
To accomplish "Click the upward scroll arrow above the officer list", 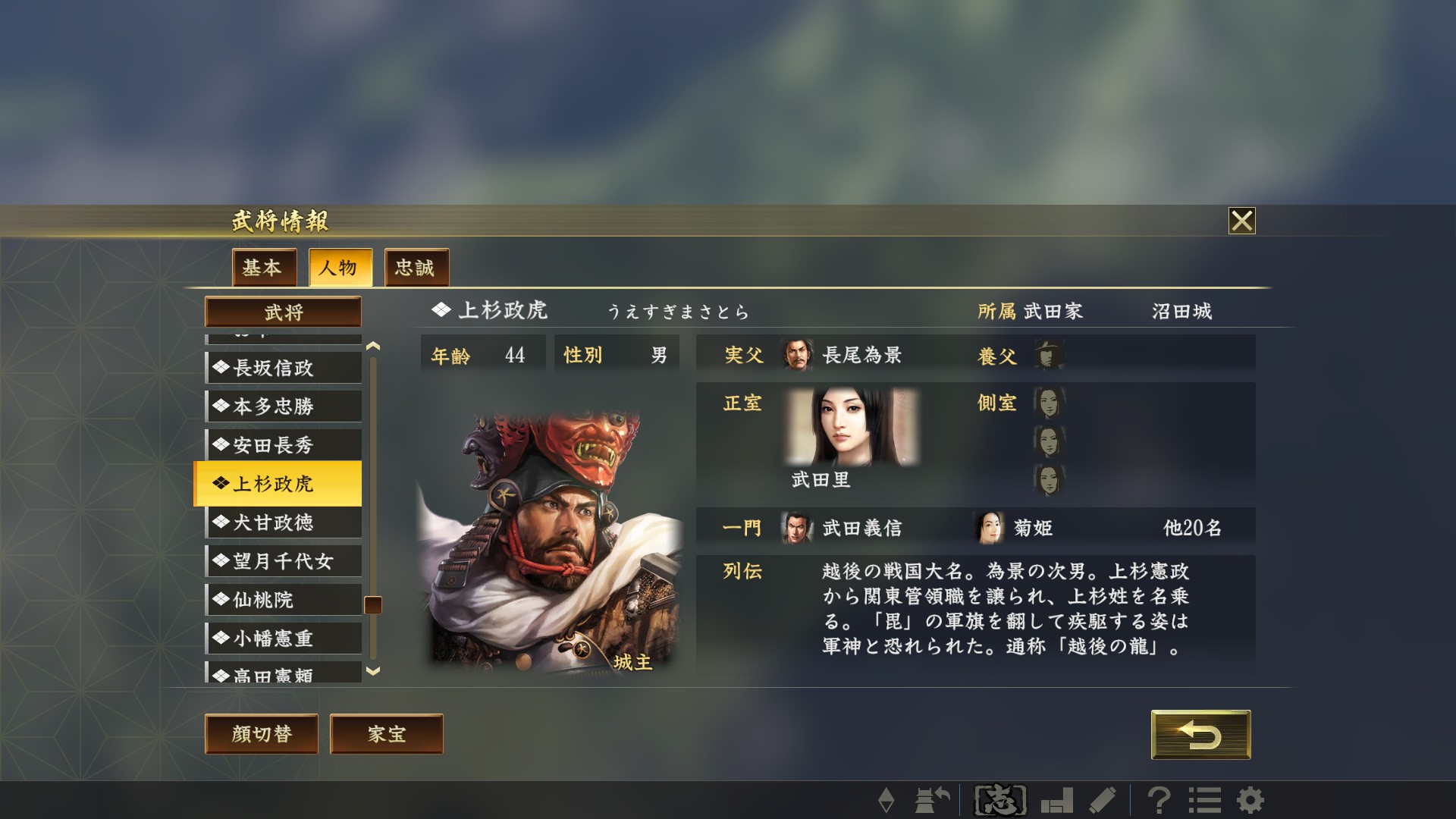I will (x=371, y=345).
